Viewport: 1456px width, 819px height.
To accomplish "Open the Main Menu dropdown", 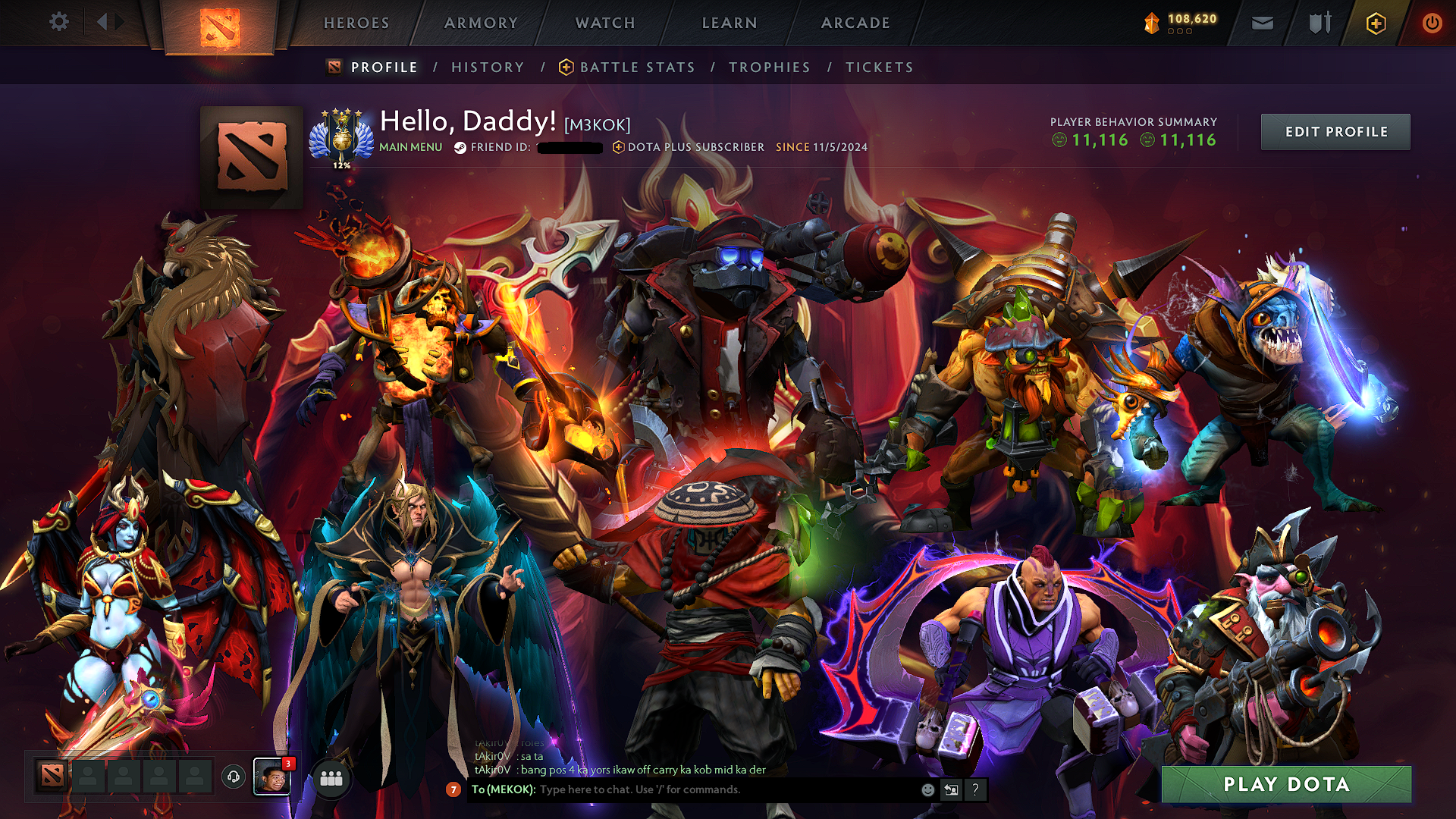I will 410,147.
